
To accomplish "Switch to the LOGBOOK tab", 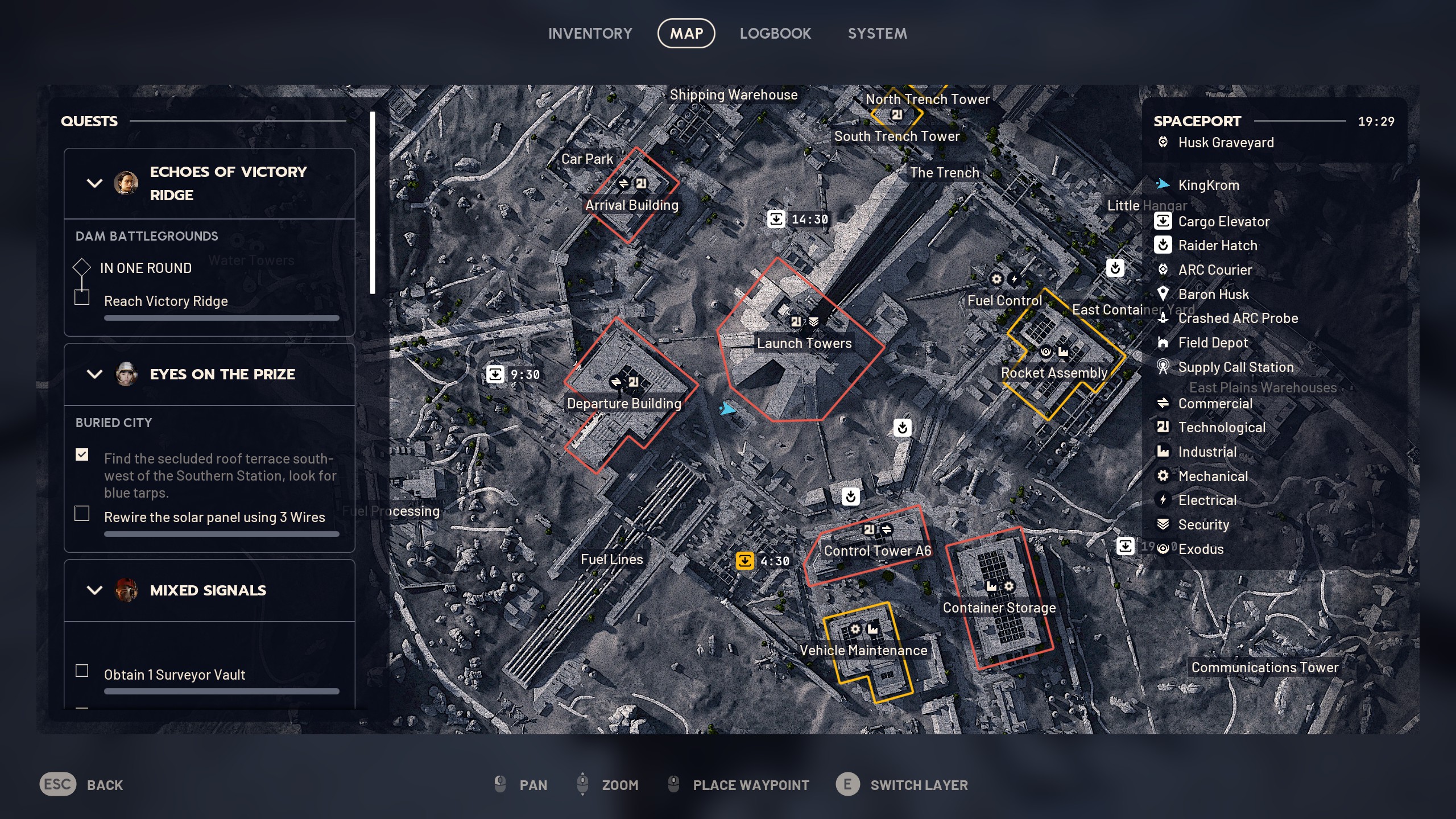I will point(776,33).
